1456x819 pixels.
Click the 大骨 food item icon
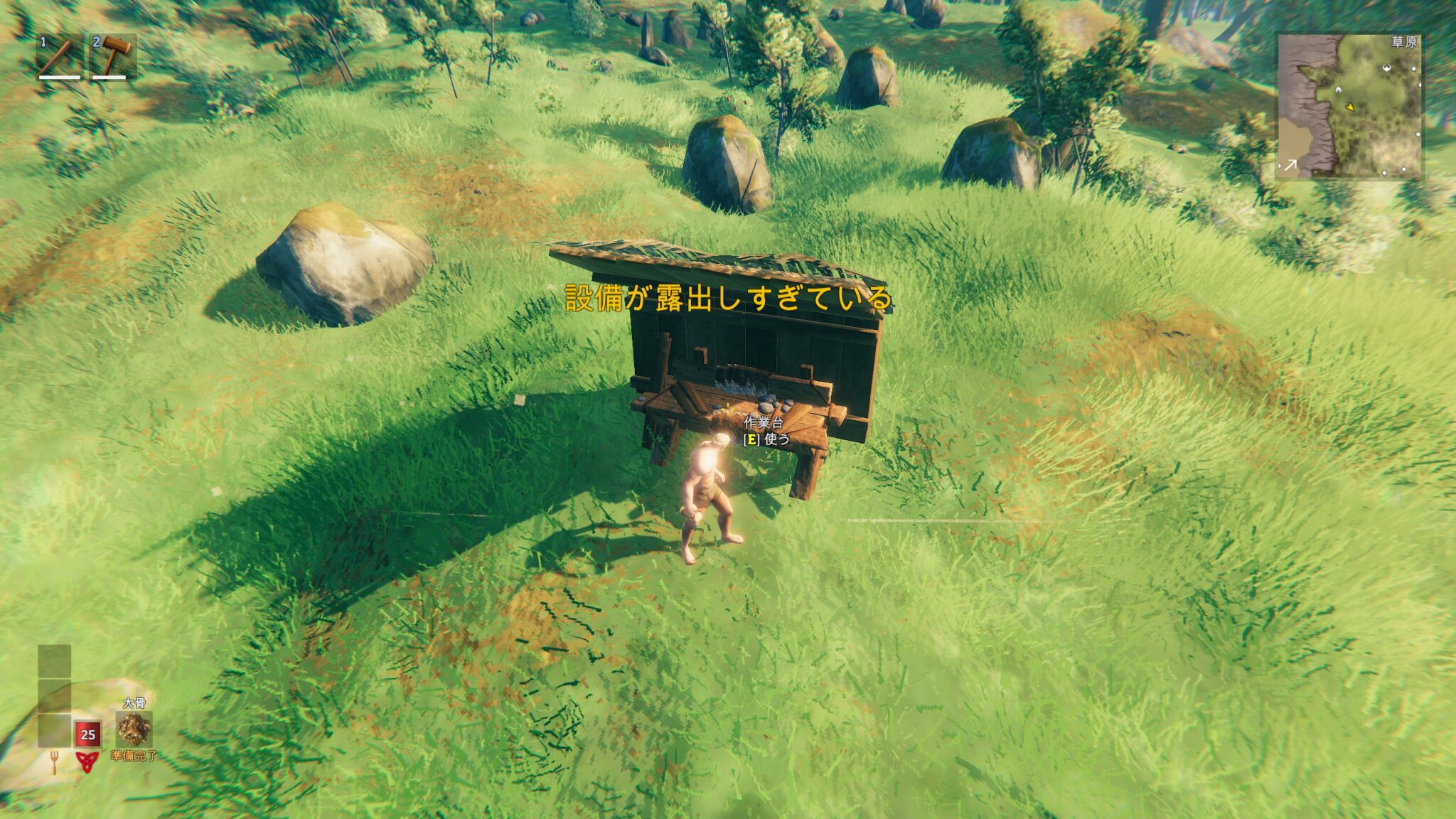pos(134,729)
